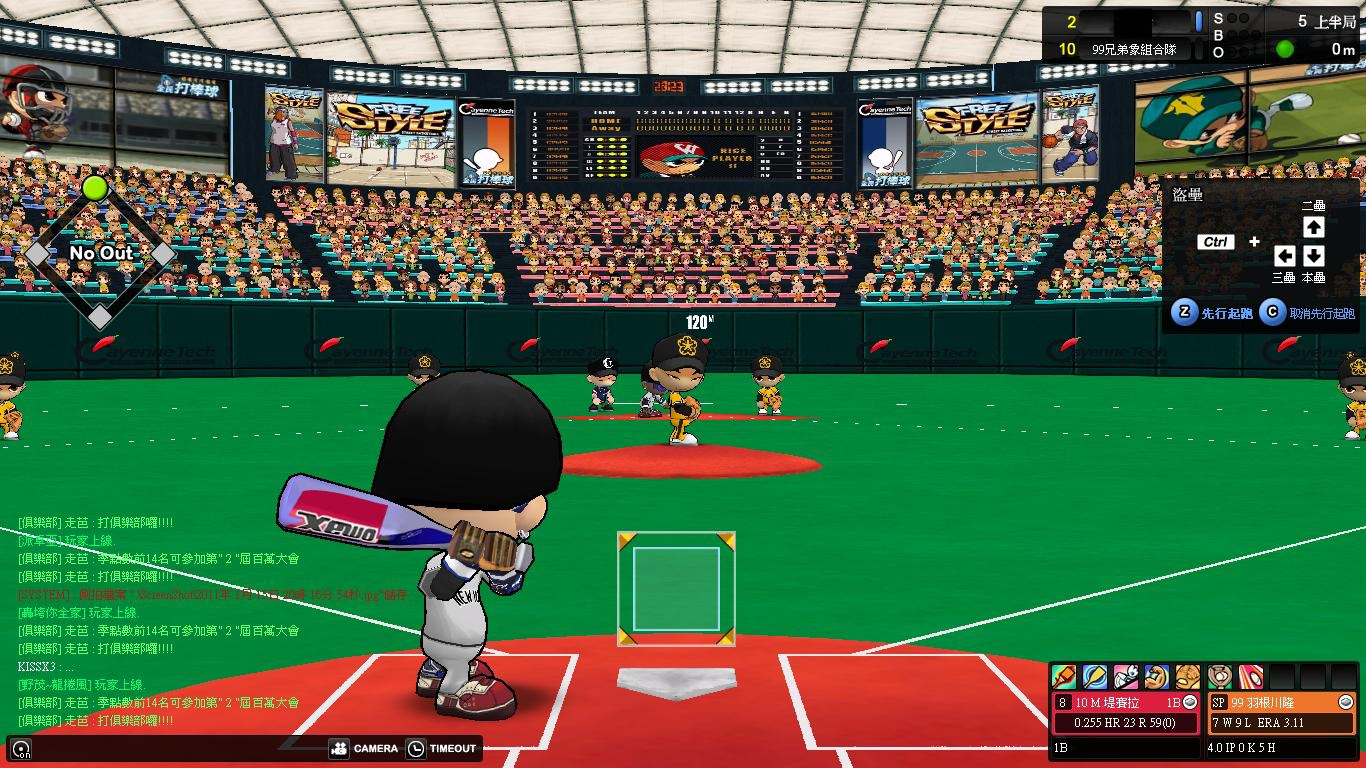Select the yellow paddle bat skill icon
Screen dimensions: 1366x768
pyautogui.click(x=1094, y=677)
